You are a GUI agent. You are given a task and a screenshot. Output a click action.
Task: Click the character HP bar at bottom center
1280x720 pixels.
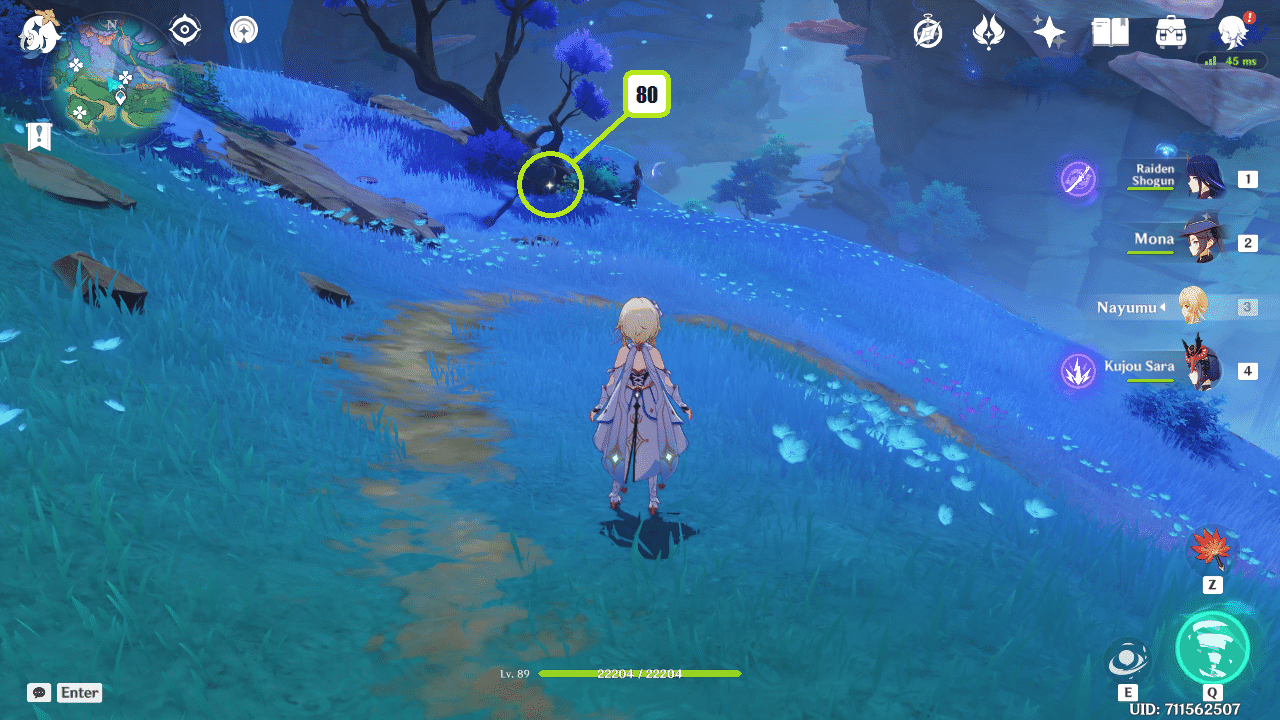640,674
